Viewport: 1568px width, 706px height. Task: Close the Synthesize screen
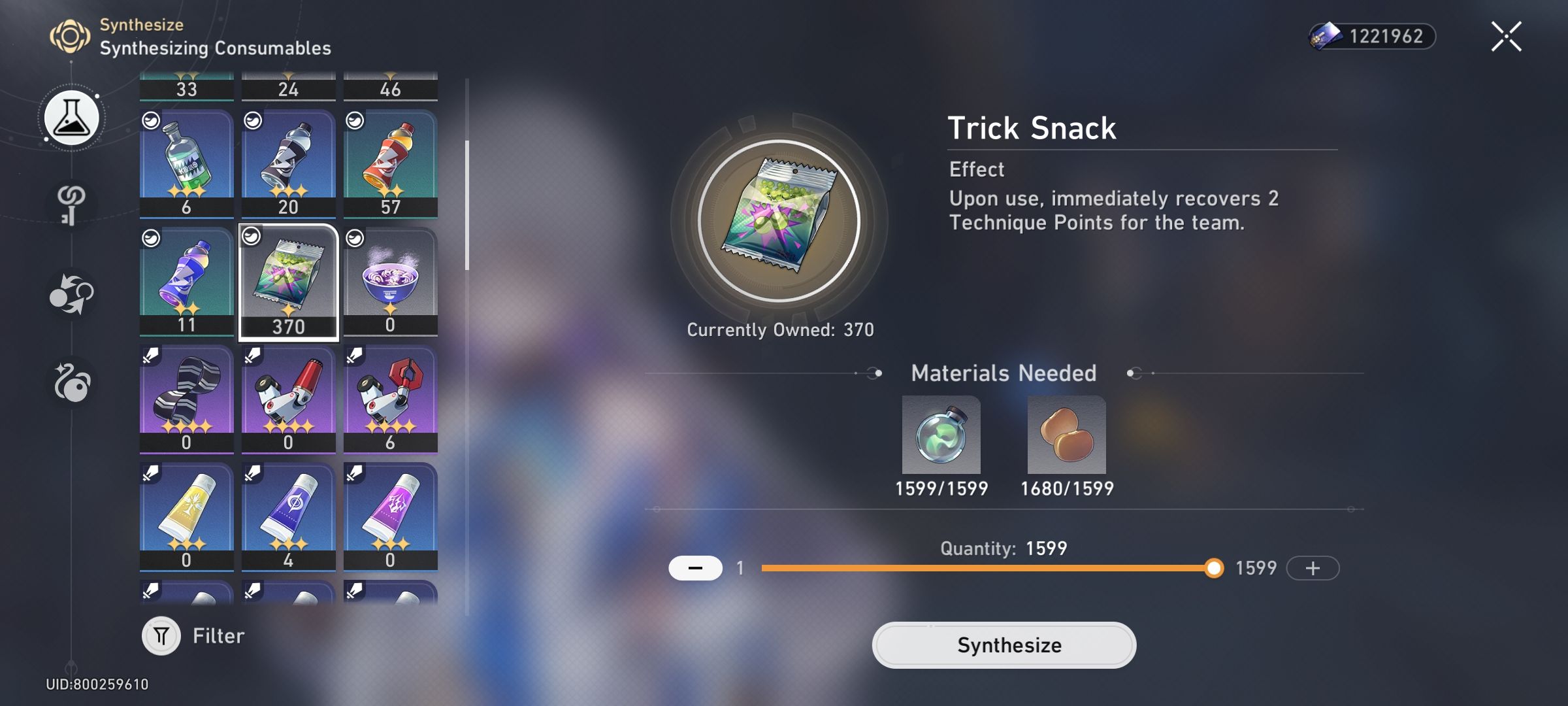click(x=1507, y=36)
